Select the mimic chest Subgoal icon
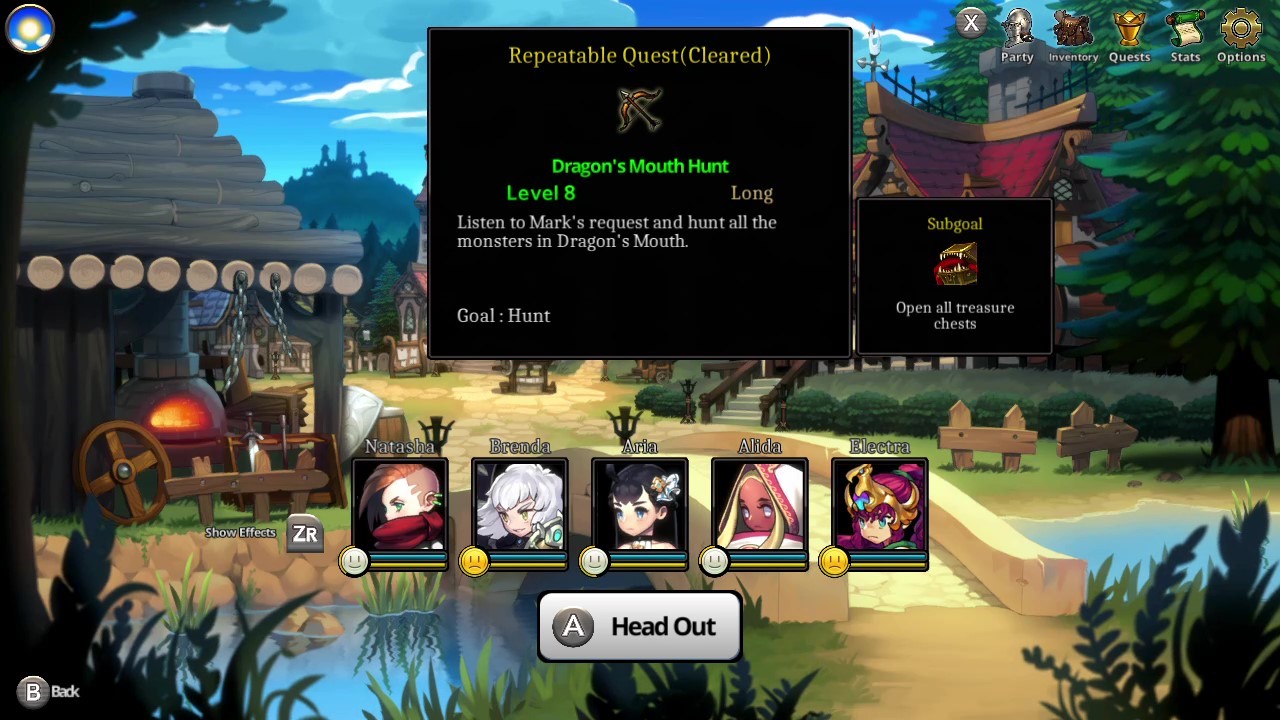This screenshot has width=1280, height=720. point(954,263)
